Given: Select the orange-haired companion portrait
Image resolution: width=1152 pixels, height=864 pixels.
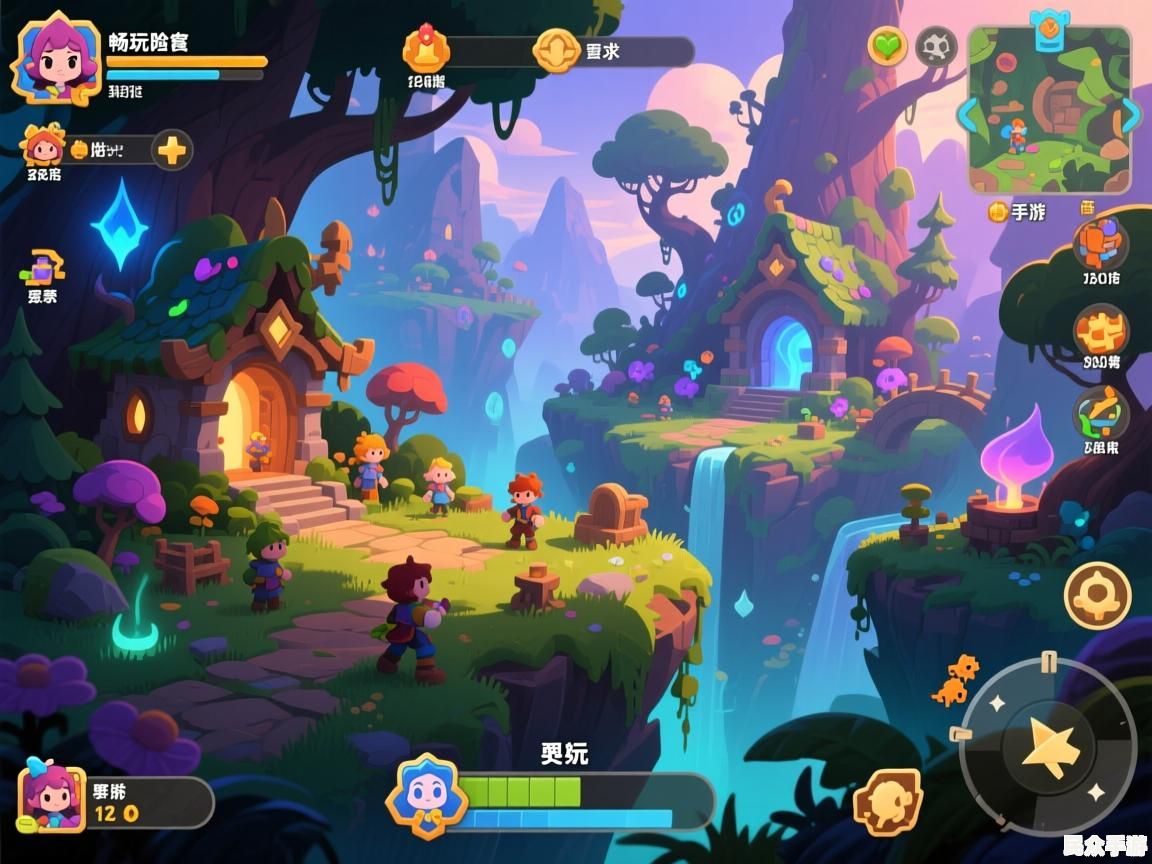Looking at the screenshot, I should (43, 146).
